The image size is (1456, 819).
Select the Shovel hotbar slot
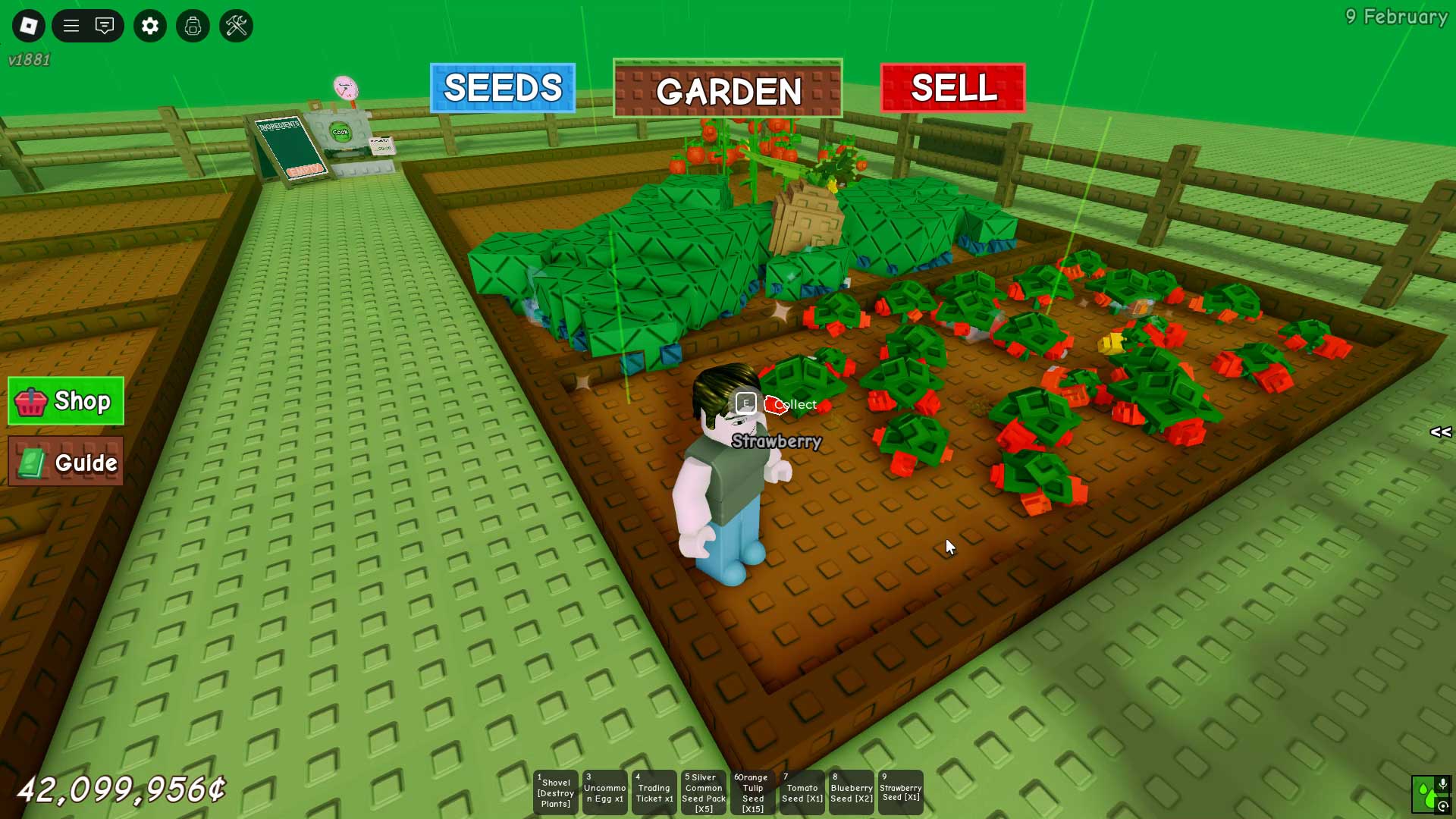[556, 792]
